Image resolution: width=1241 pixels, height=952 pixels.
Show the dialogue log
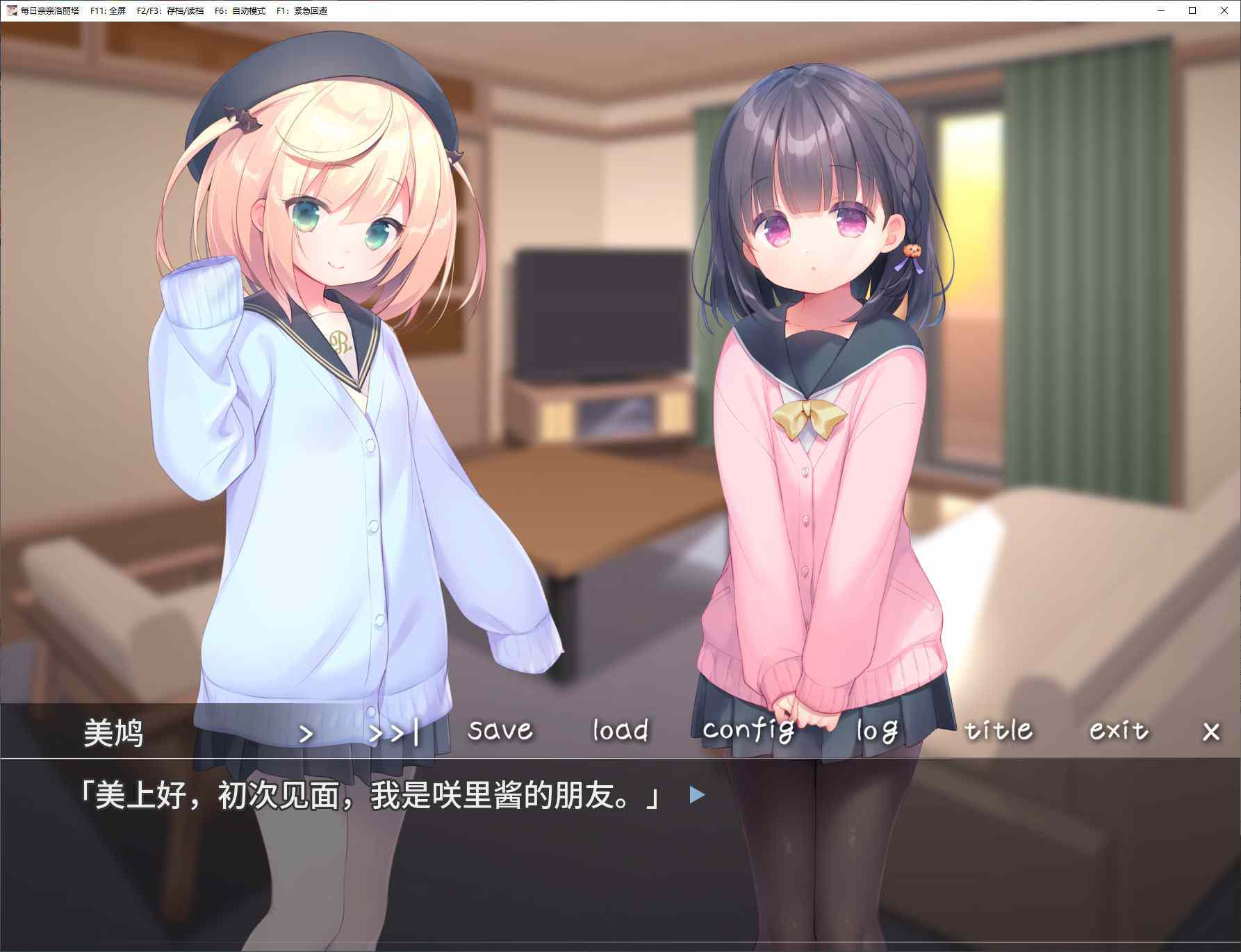877,730
